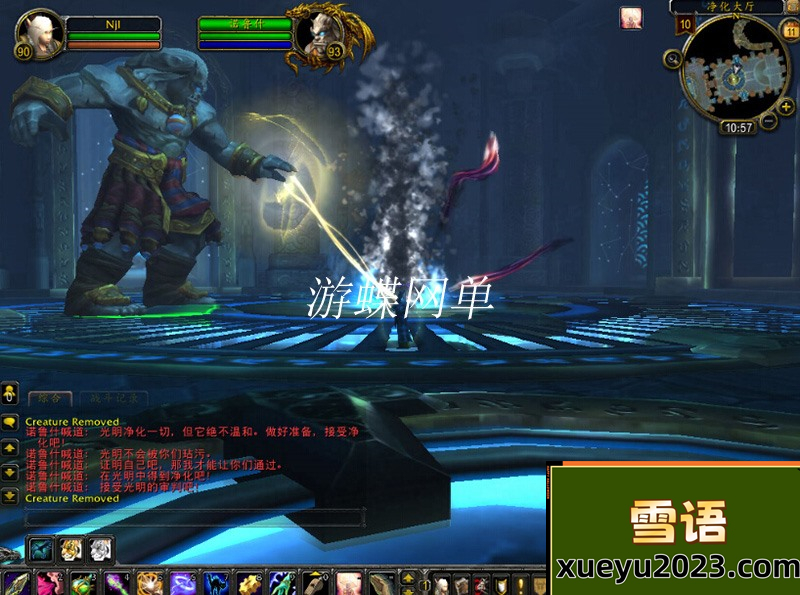
Task: Use the whistle item on the action bar
Action: [316, 583]
